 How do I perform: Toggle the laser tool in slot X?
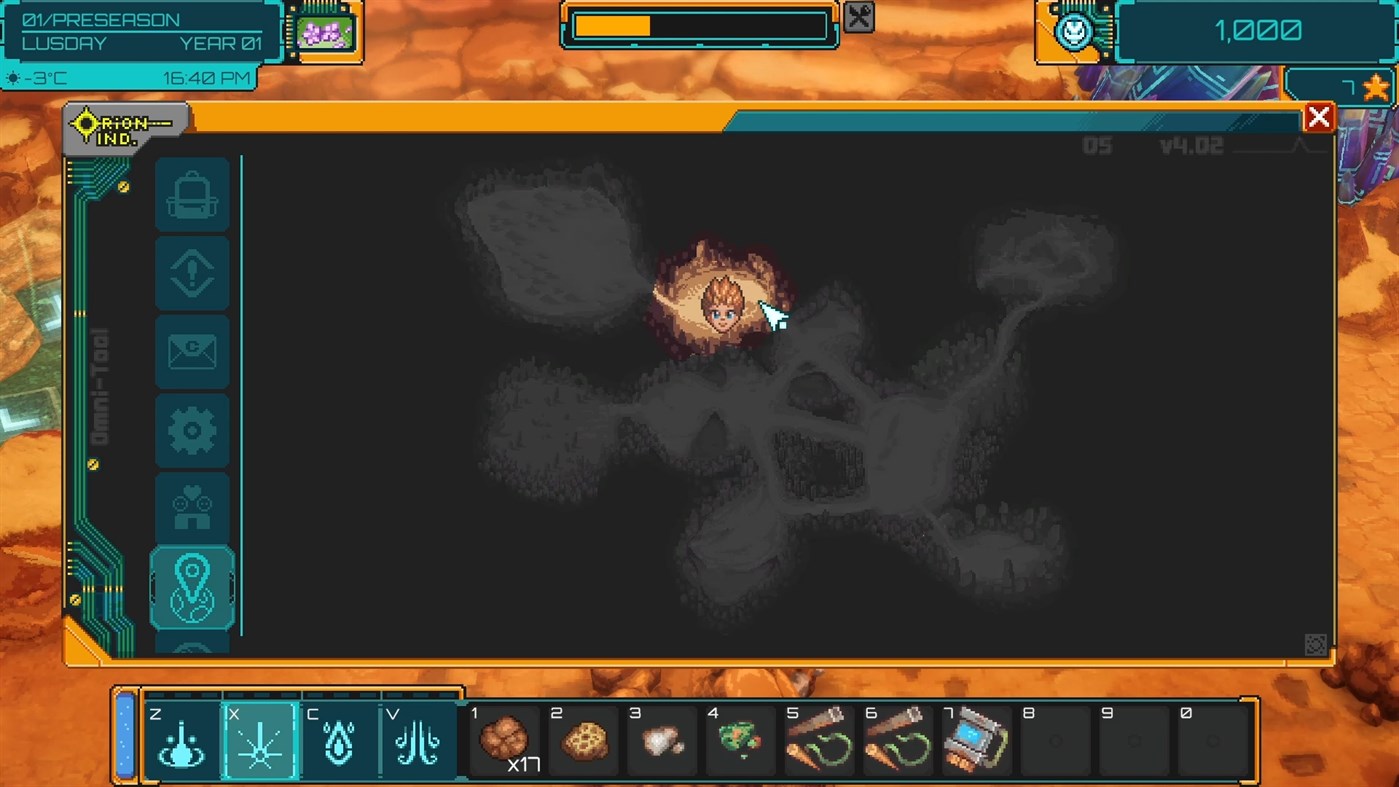pyautogui.click(x=260, y=740)
